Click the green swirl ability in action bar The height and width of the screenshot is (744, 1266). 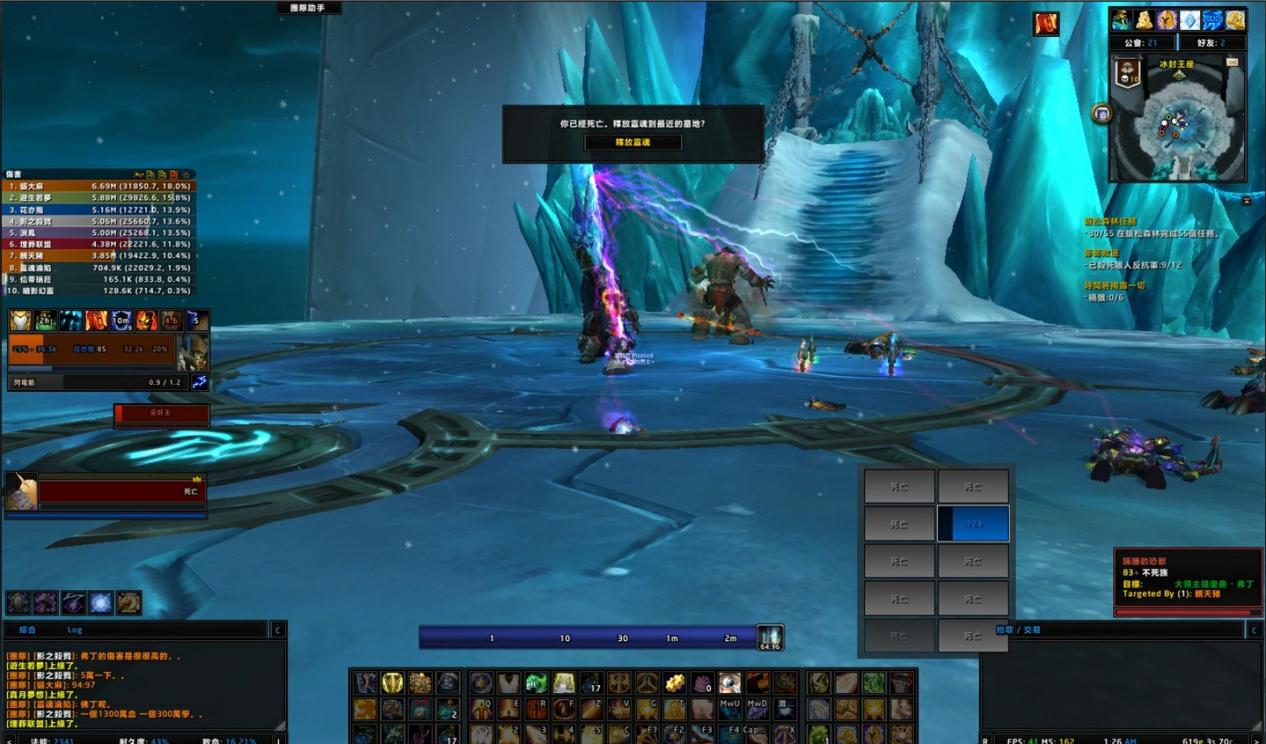click(x=537, y=683)
